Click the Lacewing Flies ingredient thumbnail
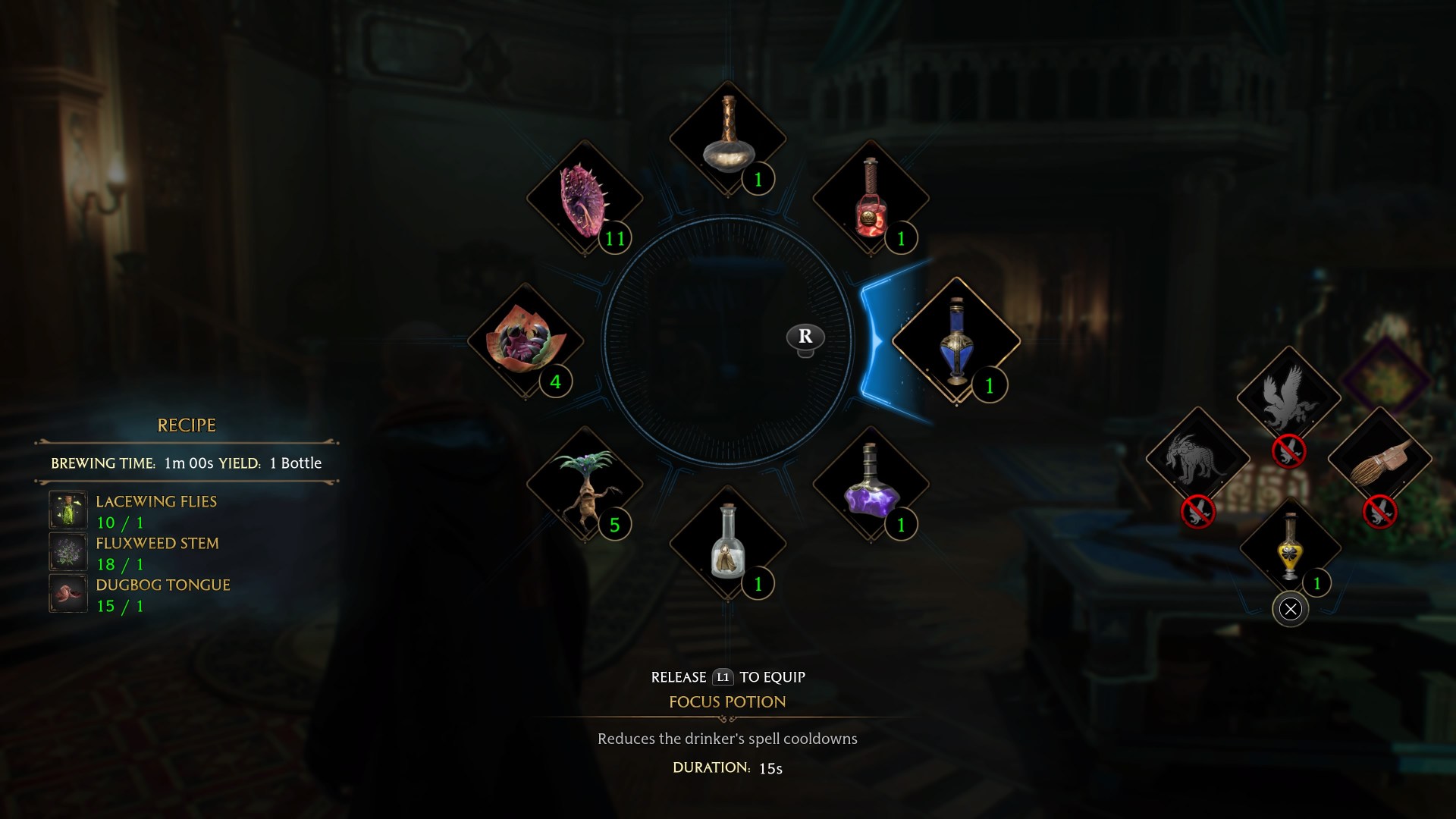 click(68, 511)
